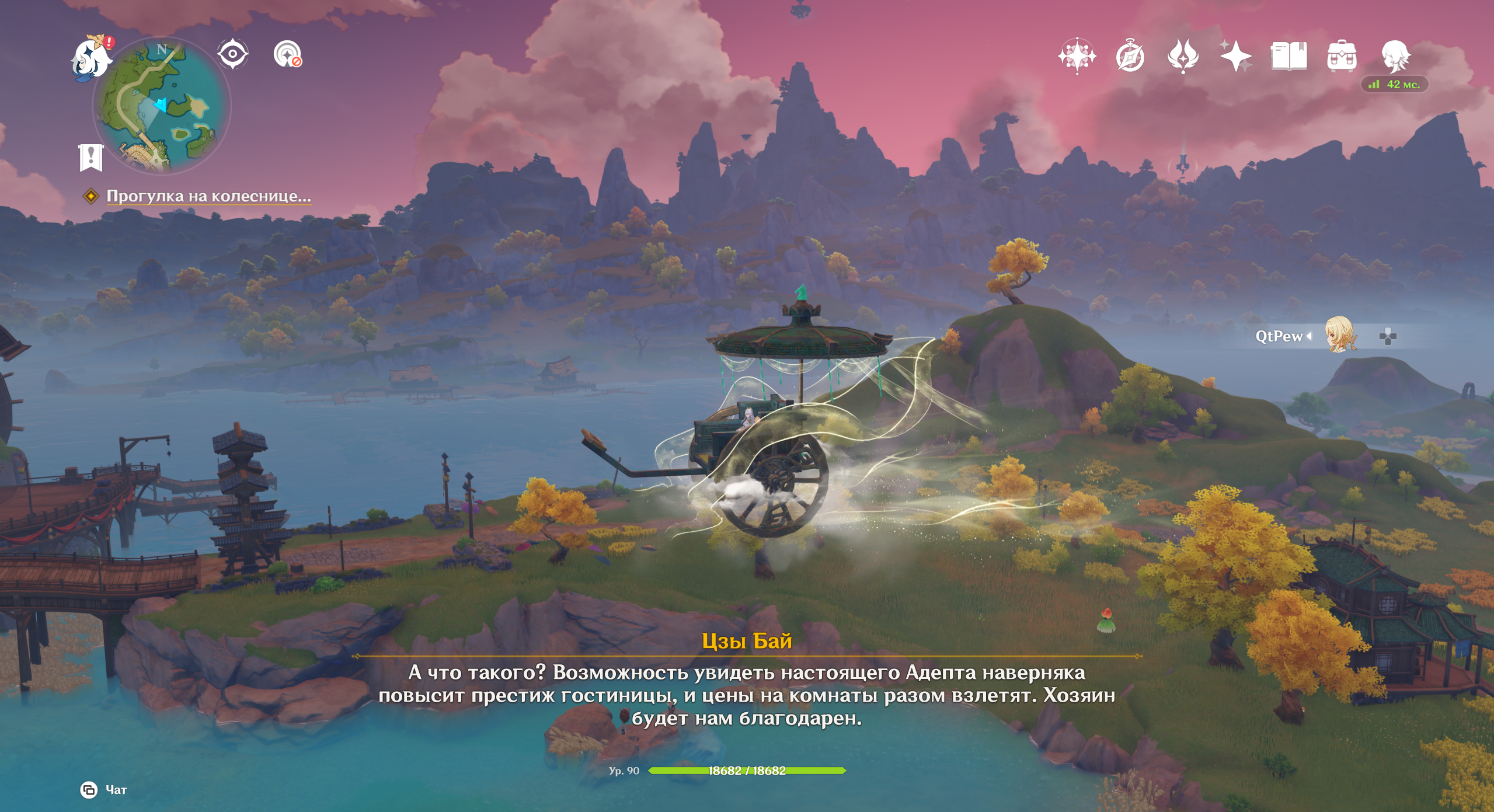Open the circular minimap
The image size is (1494, 812).
[x=162, y=106]
